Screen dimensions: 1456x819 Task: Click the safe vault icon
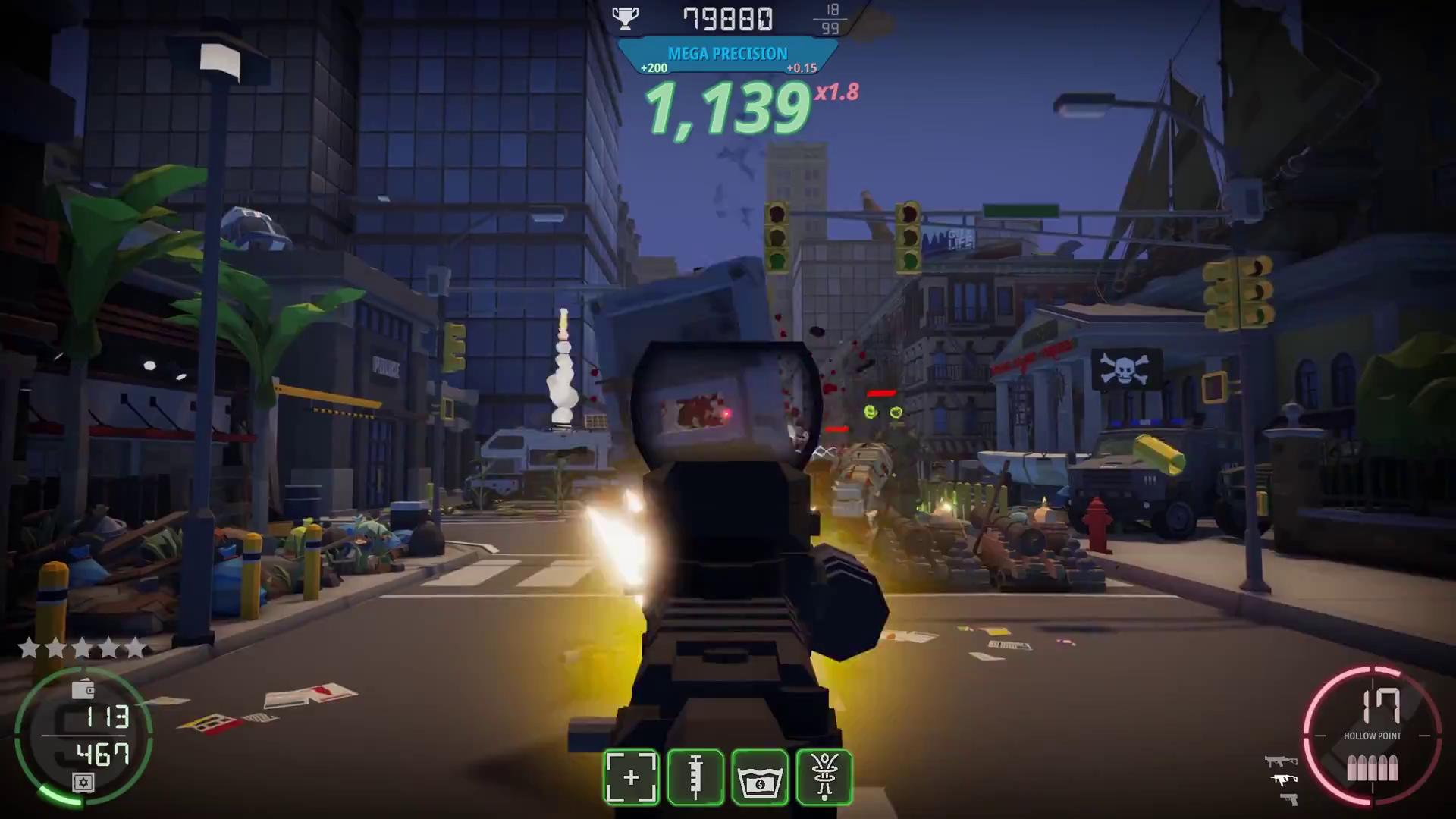point(83,783)
